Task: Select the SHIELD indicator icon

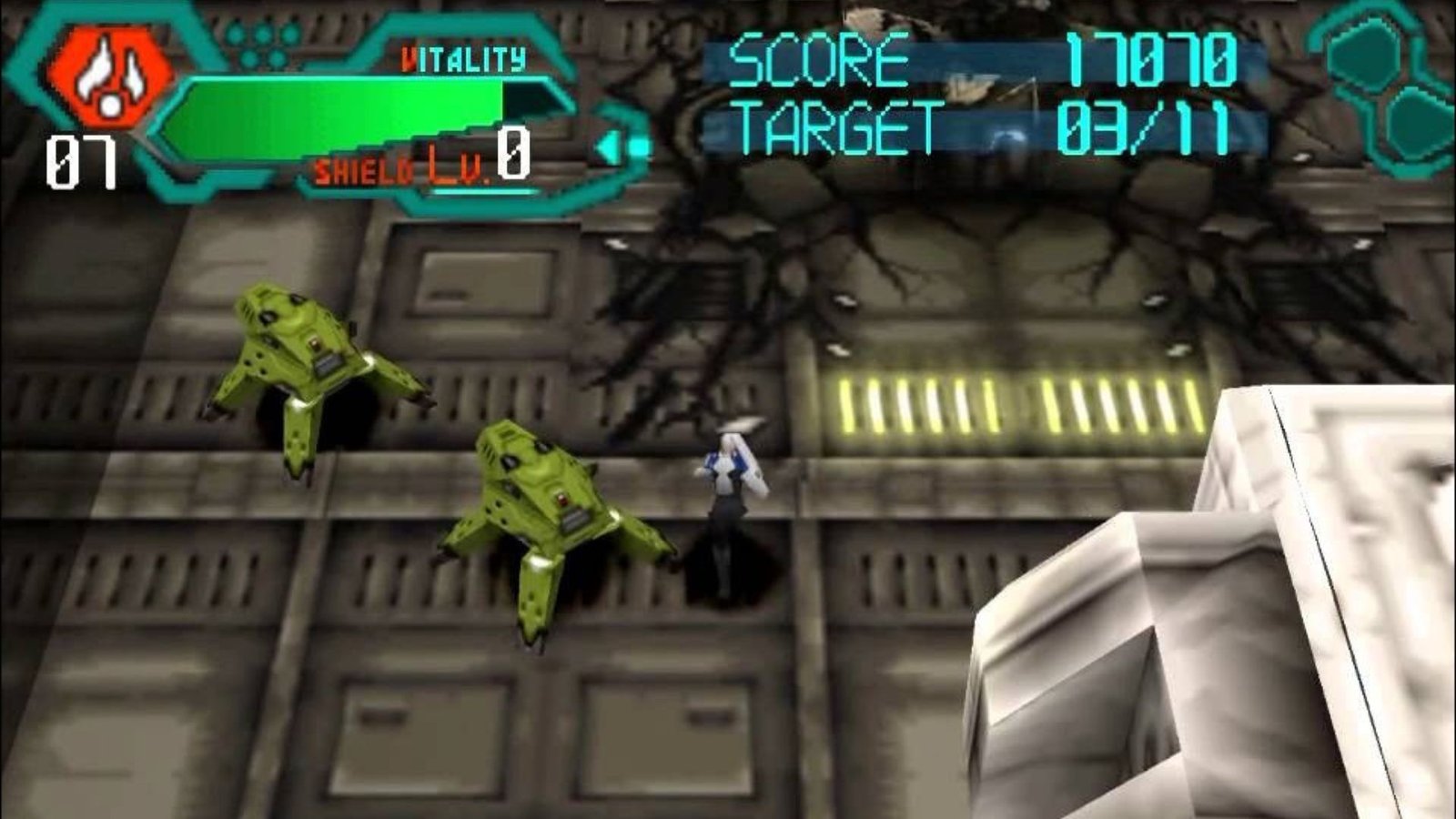Action: click(x=364, y=169)
